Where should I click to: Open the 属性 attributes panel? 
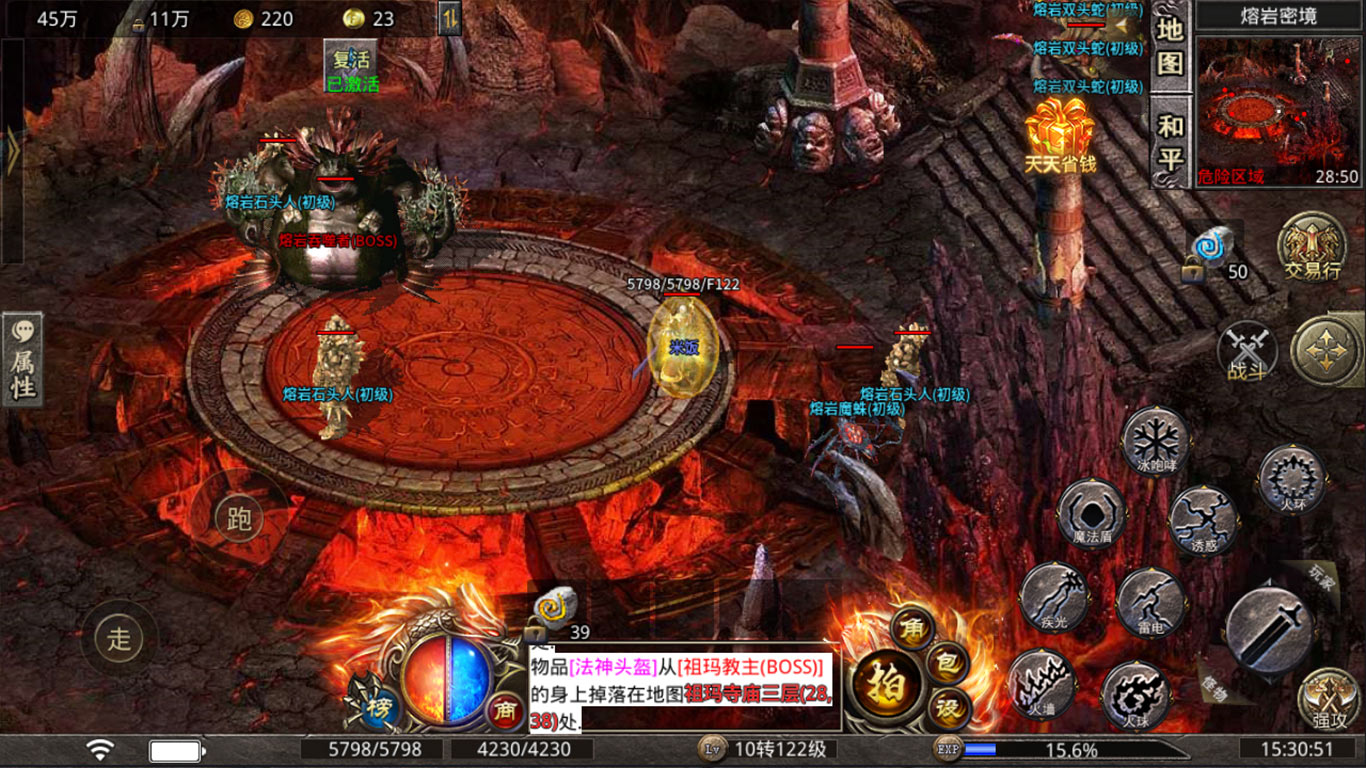coord(22,359)
